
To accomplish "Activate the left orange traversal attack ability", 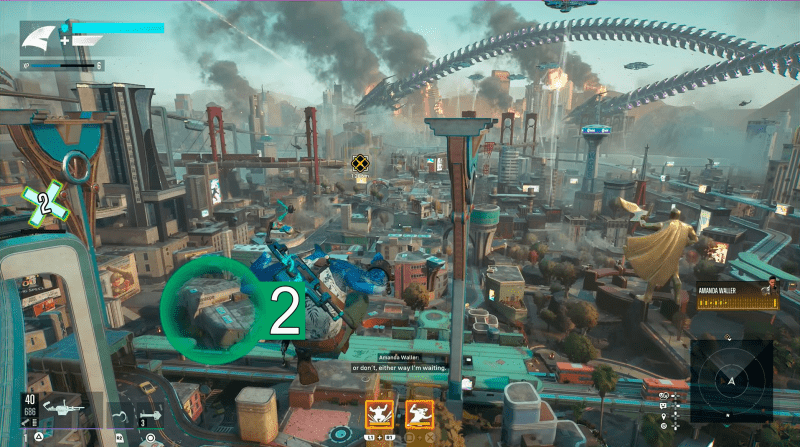I will point(379,411).
